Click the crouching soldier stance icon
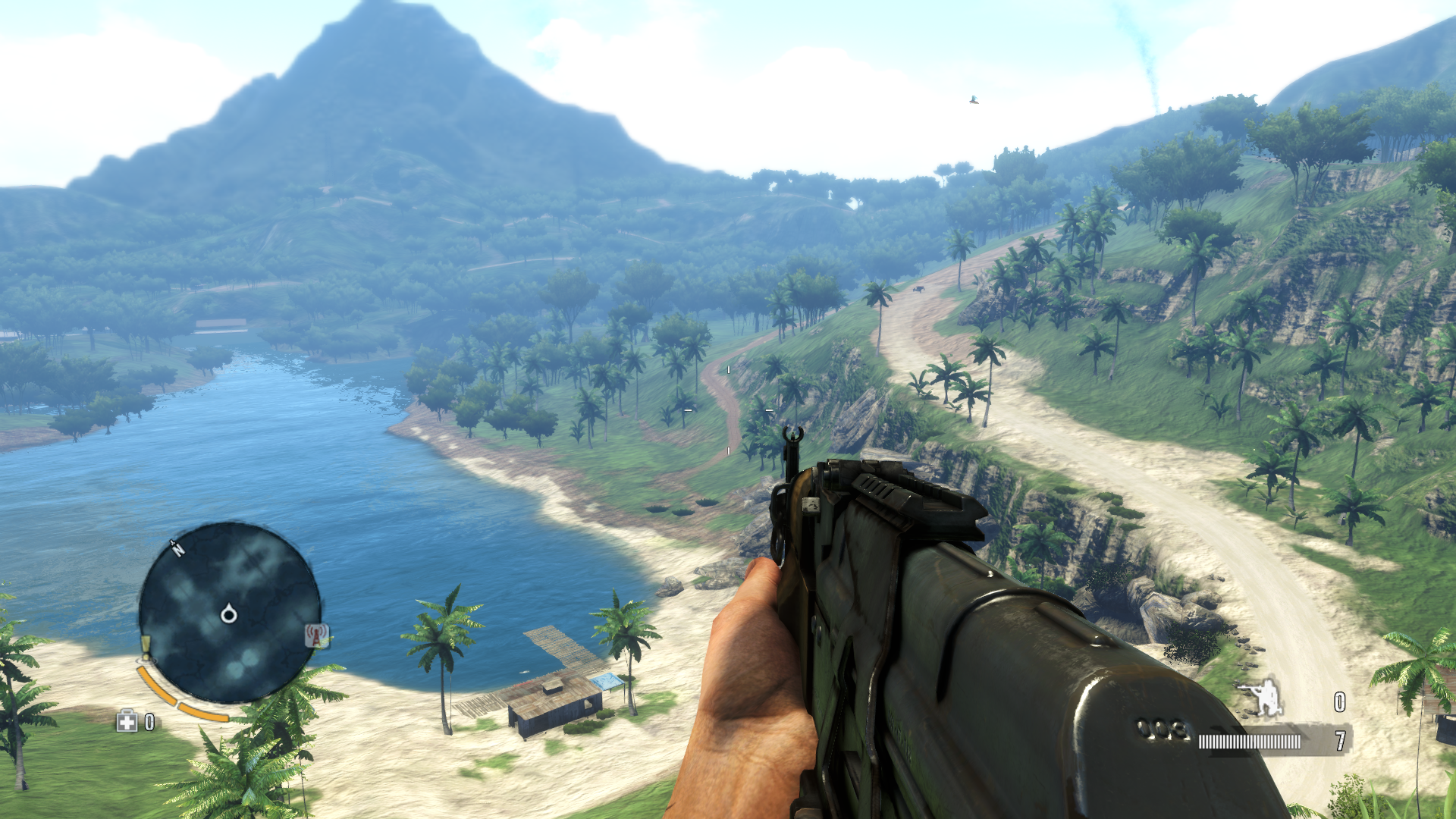1456x819 pixels. pos(1261,698)
